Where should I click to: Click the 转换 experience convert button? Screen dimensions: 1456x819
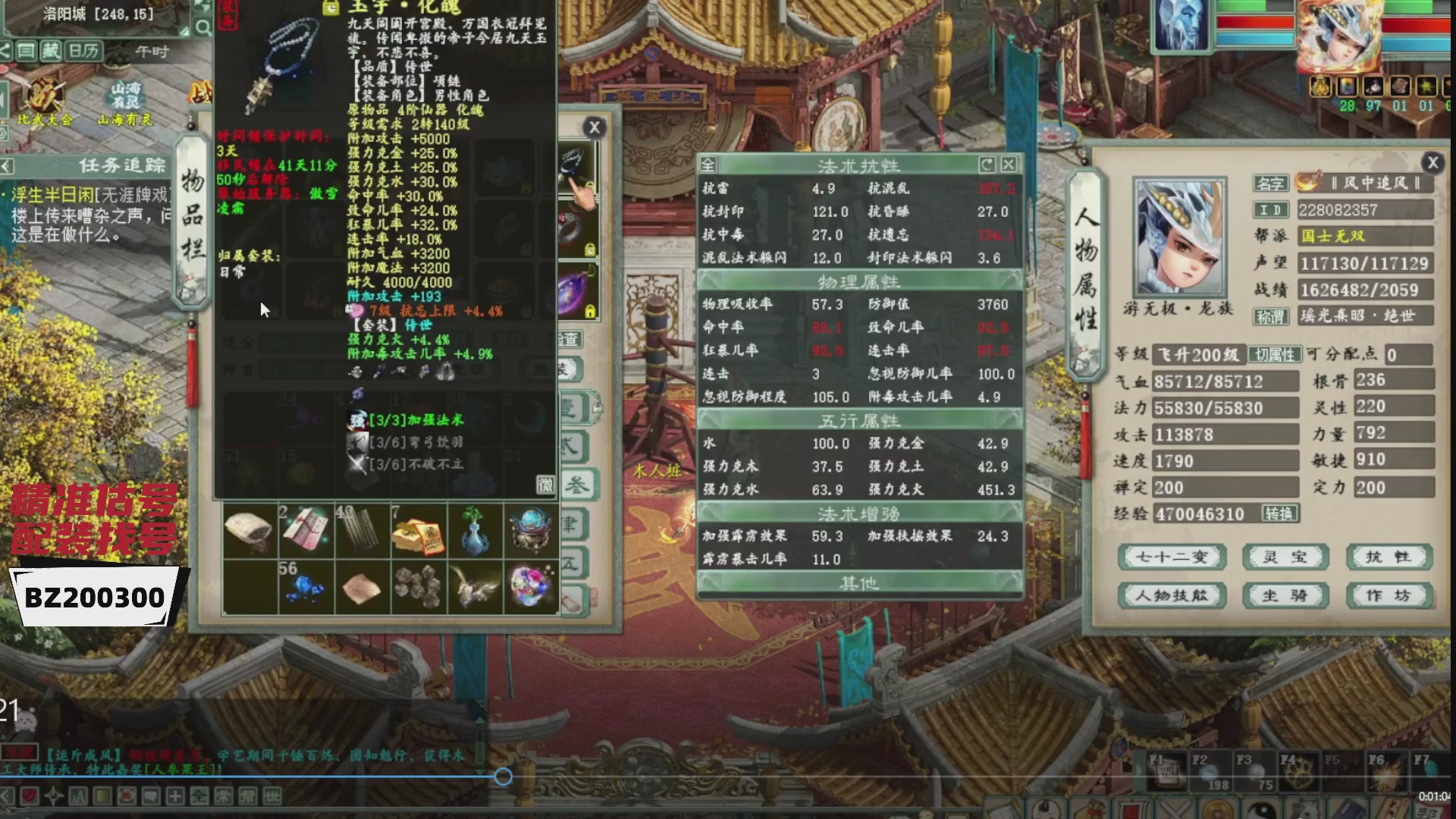pos(1282,513)
